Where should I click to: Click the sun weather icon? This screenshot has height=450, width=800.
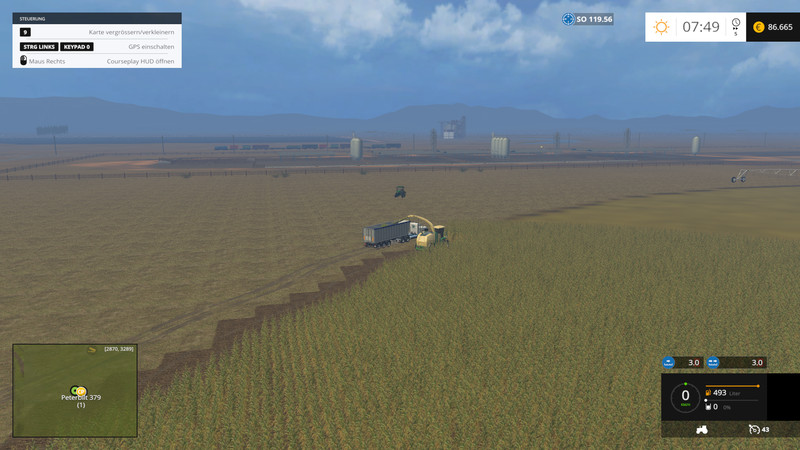(x=661, y=27)
